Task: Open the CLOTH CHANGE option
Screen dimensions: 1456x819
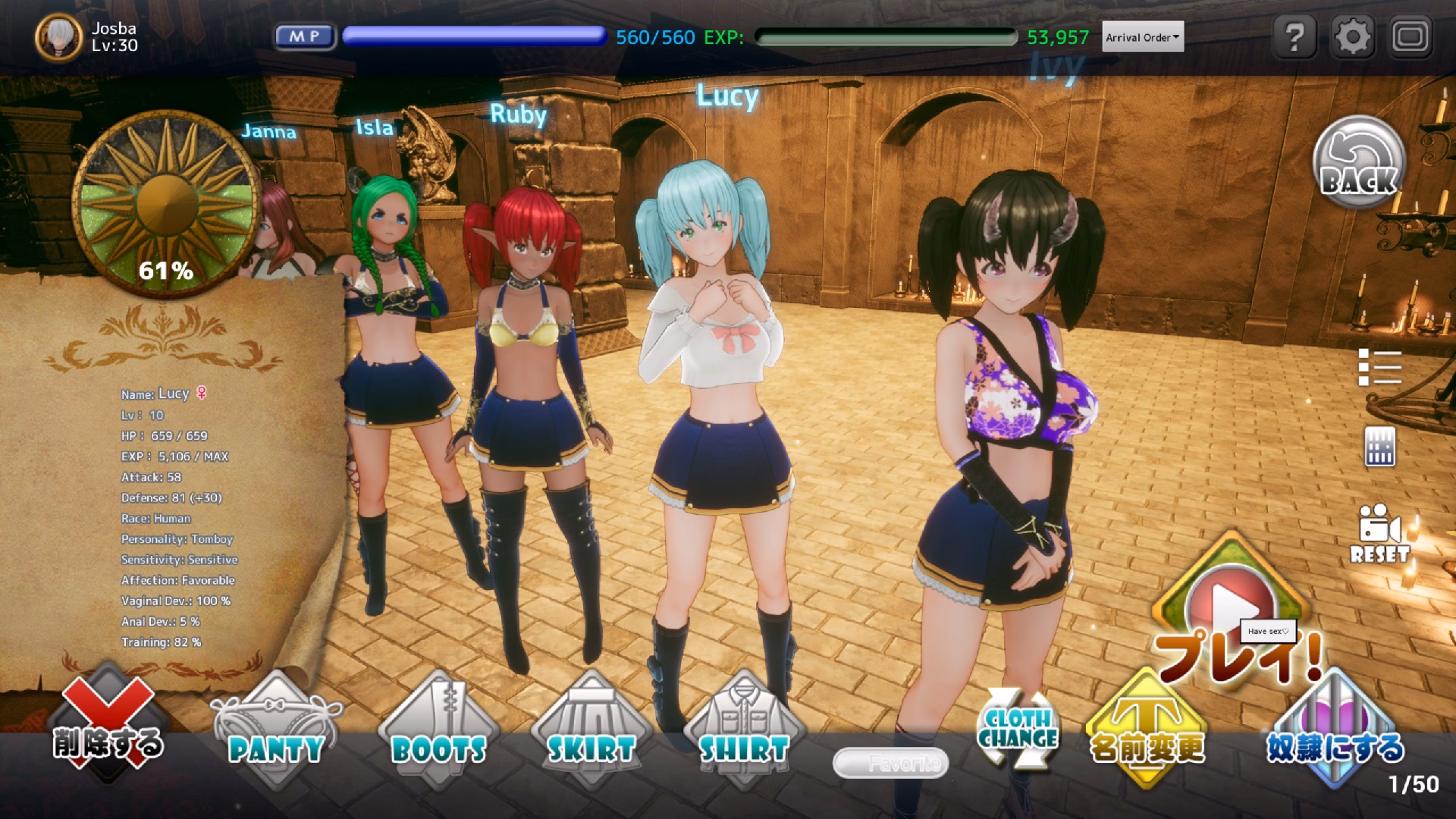Action: 1018,730
